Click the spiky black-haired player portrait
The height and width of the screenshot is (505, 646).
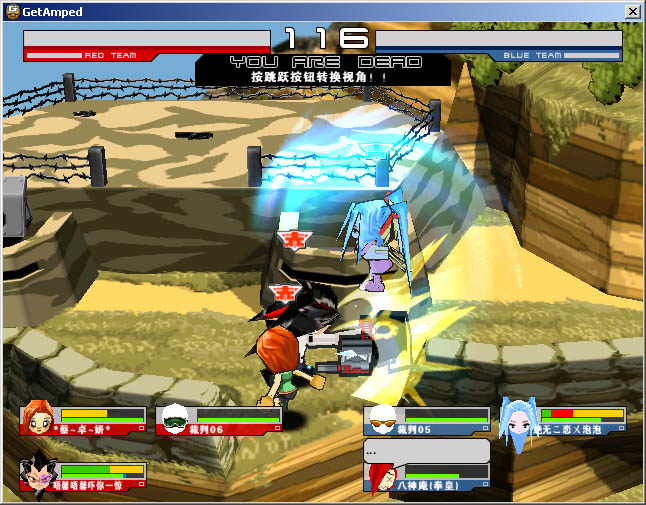pos(38,474)
